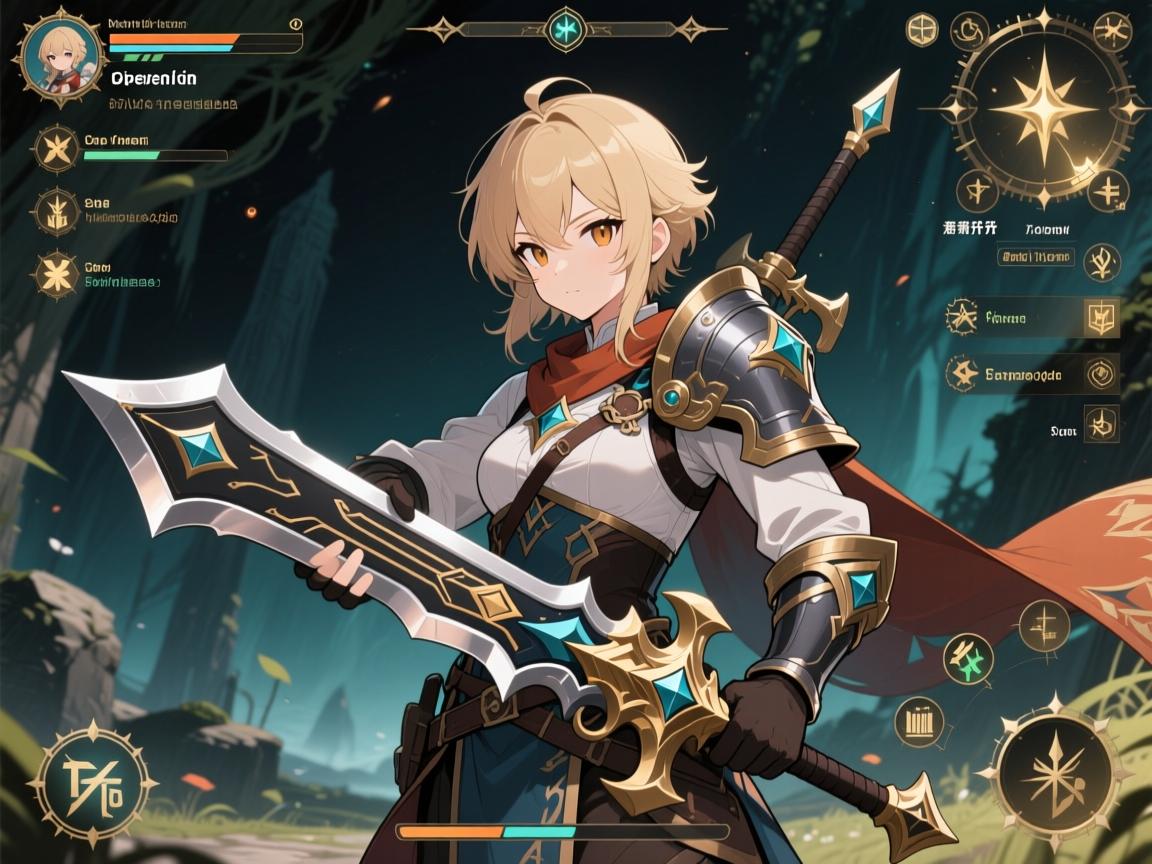
Task: Select the second row with the arrow rune
Action: point(1012,375)
